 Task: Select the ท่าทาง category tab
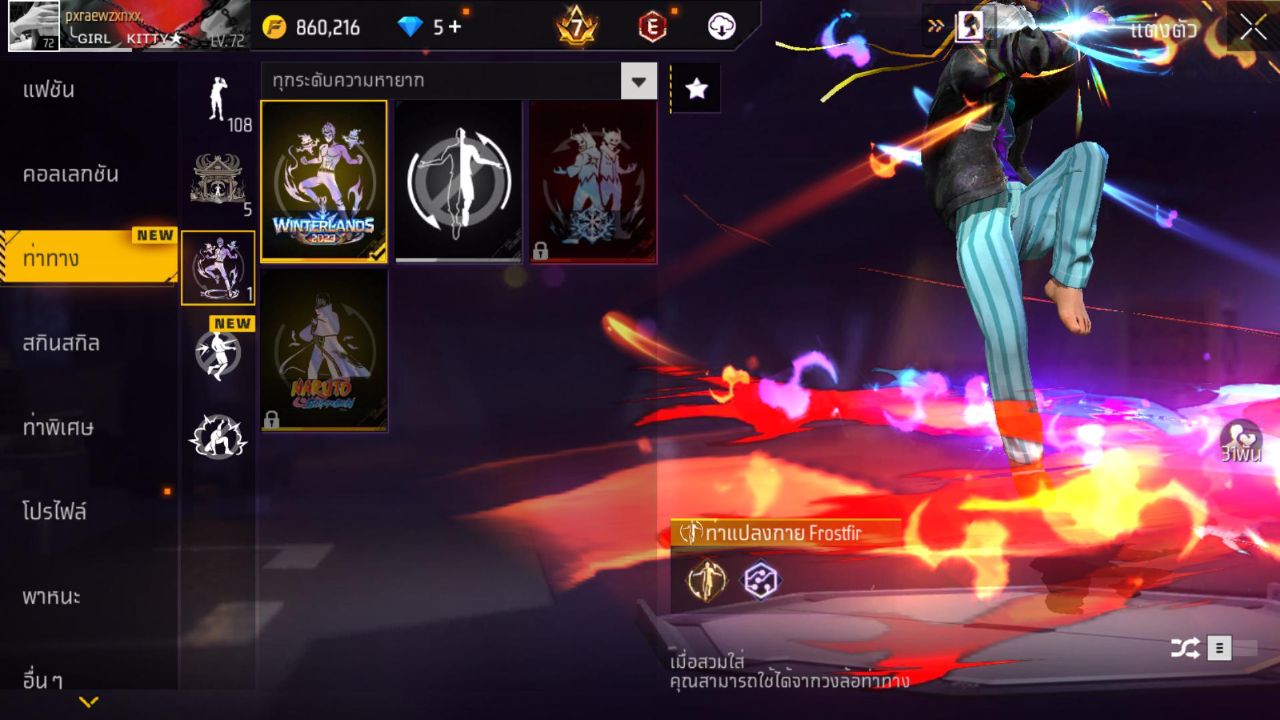pyautogui.click(x=52, y=259)
